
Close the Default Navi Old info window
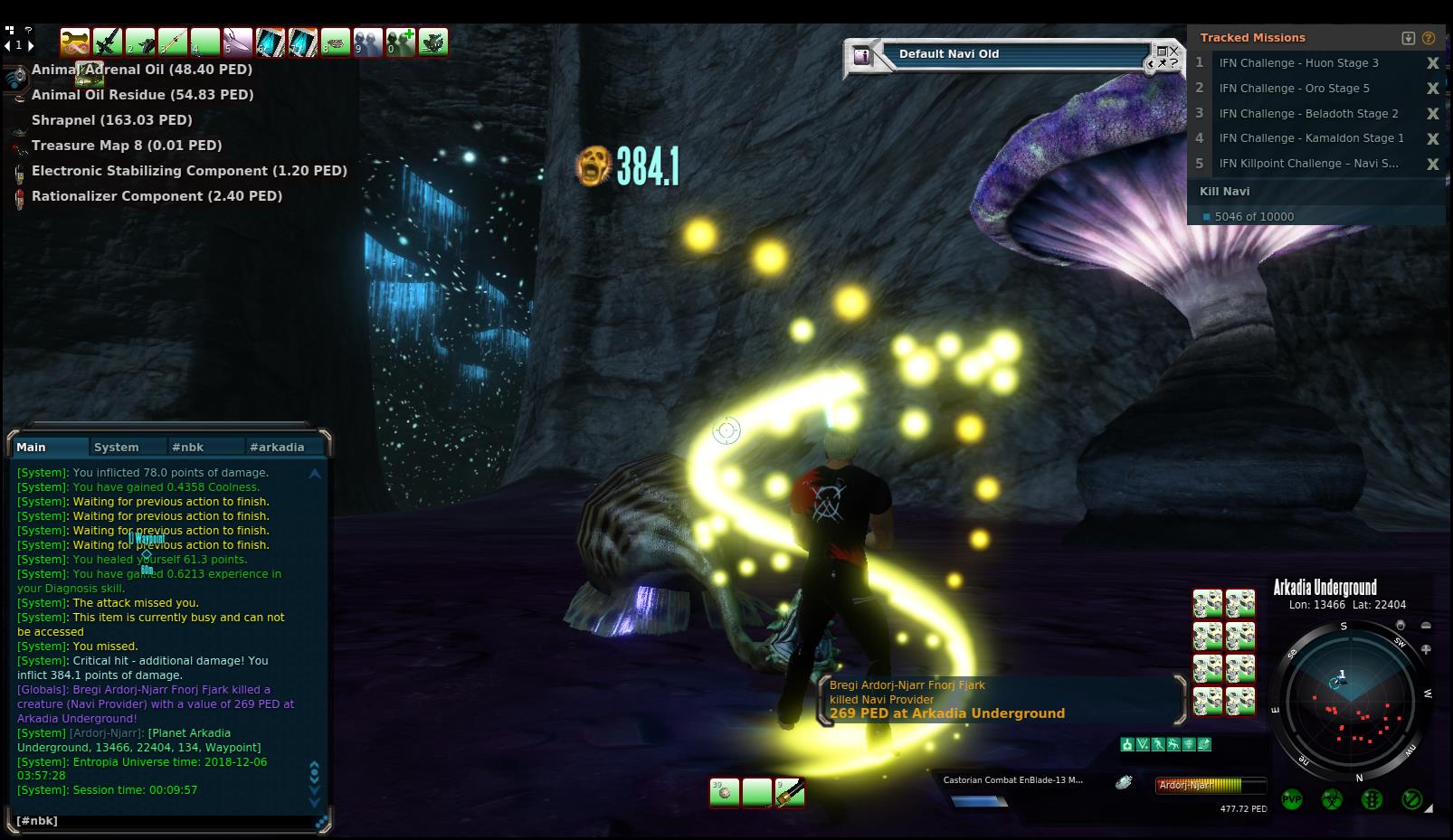[x=1174, y=51]
